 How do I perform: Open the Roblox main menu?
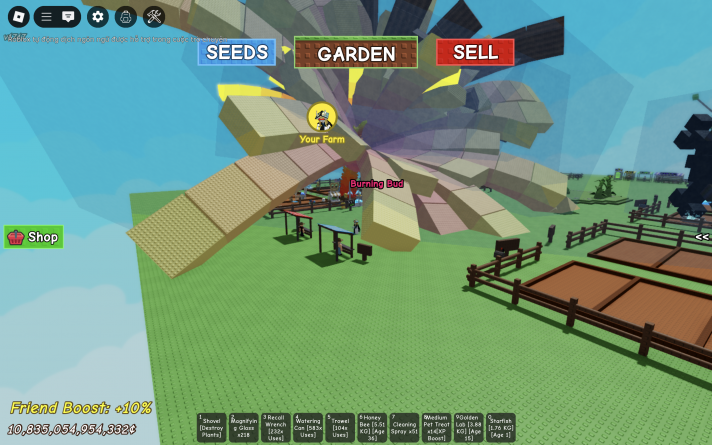[18, 17]
